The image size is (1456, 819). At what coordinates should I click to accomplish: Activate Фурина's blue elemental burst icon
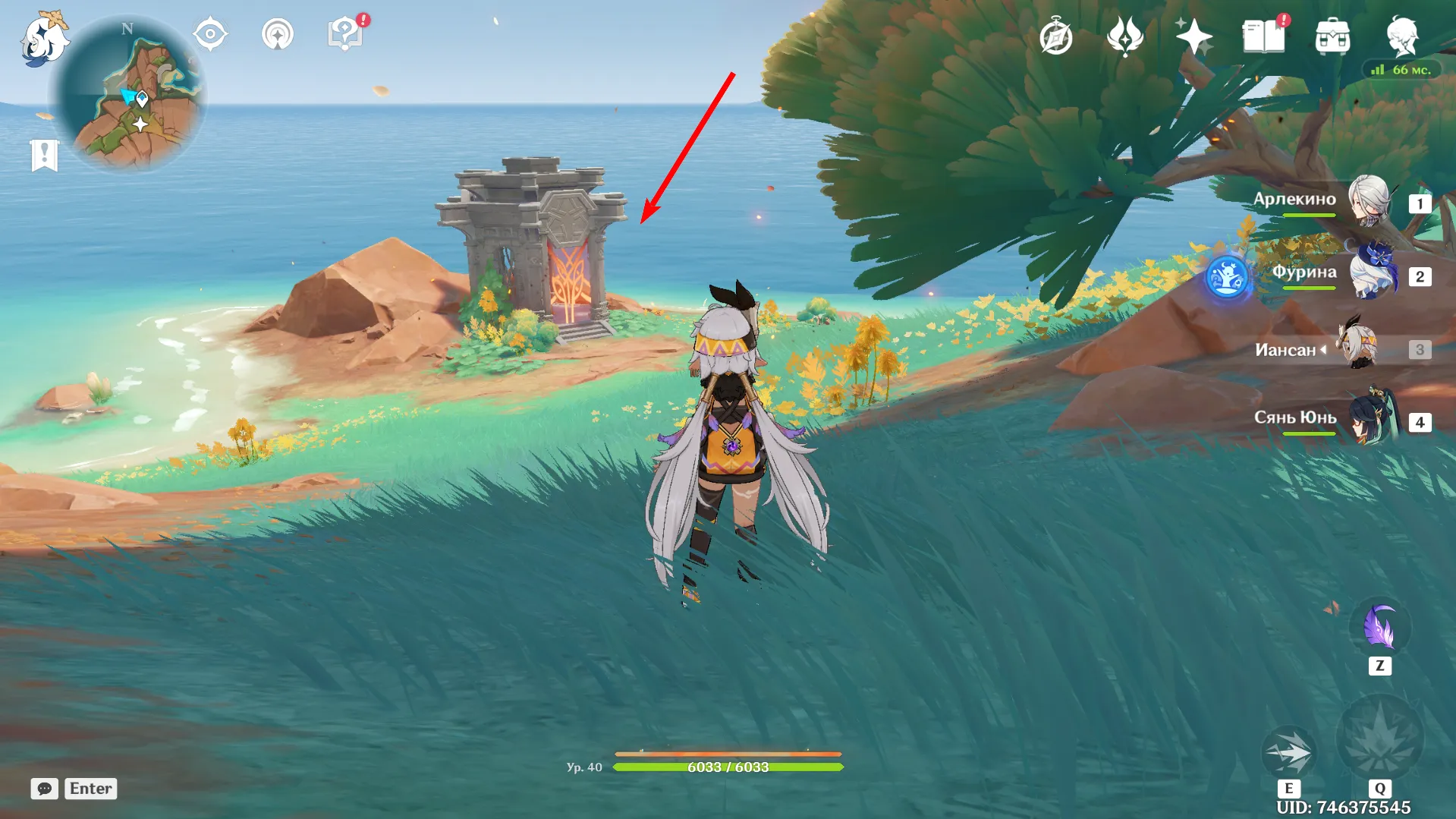click(1227, 277)
